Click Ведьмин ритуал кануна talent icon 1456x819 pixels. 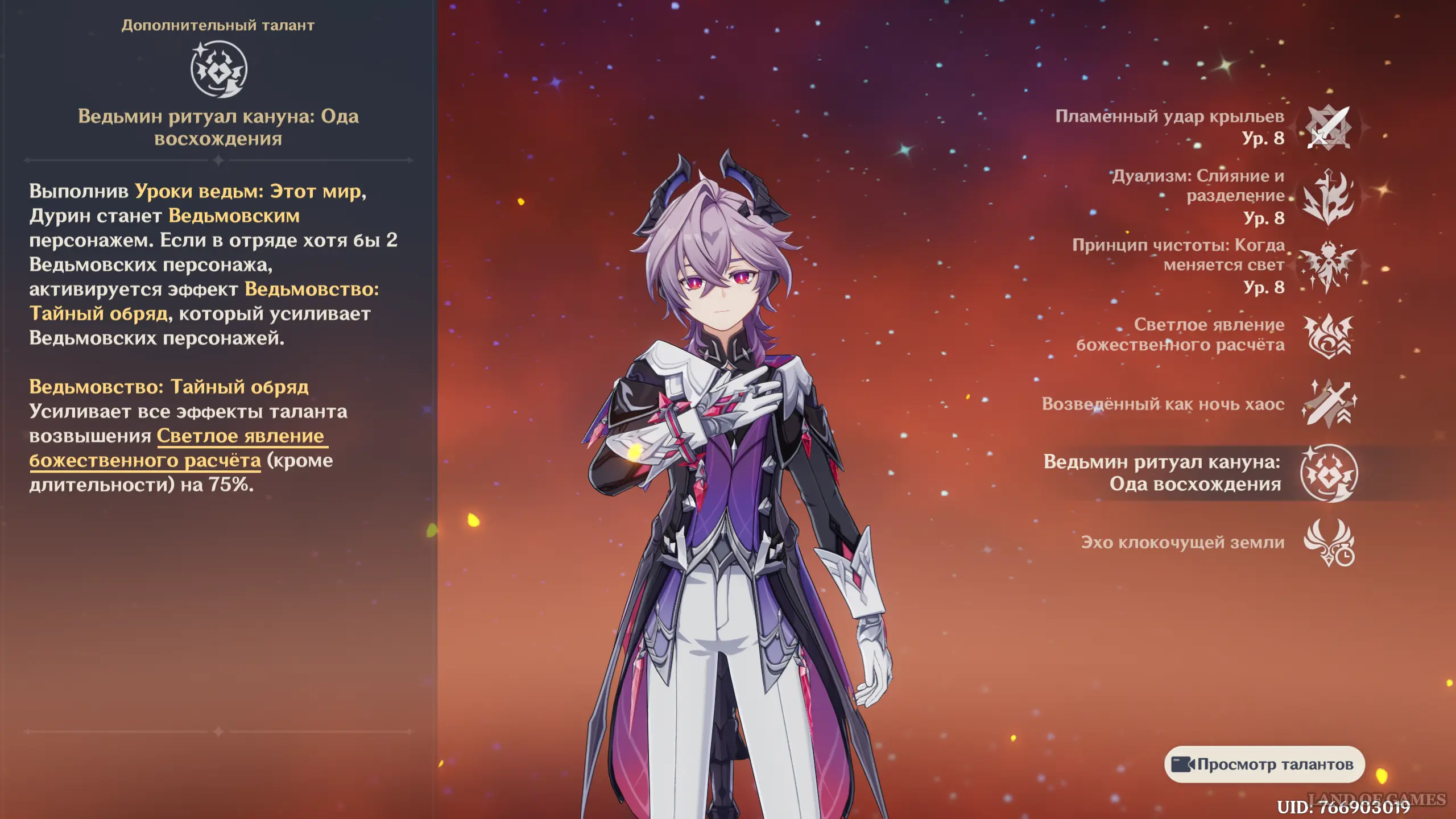1329,473
